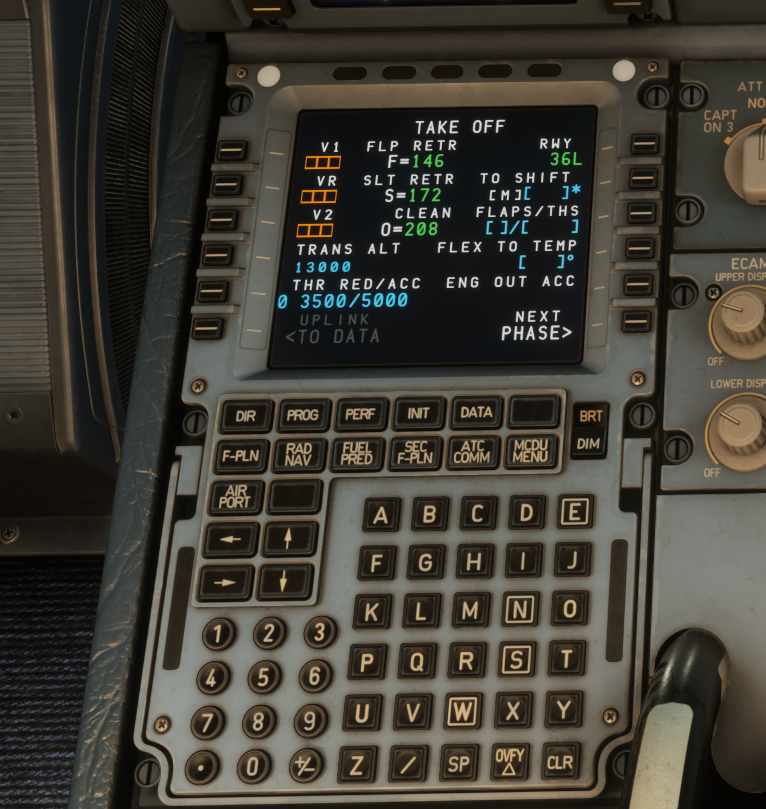Select the INIT page key
766x809 pixels.
coord(419,413)
